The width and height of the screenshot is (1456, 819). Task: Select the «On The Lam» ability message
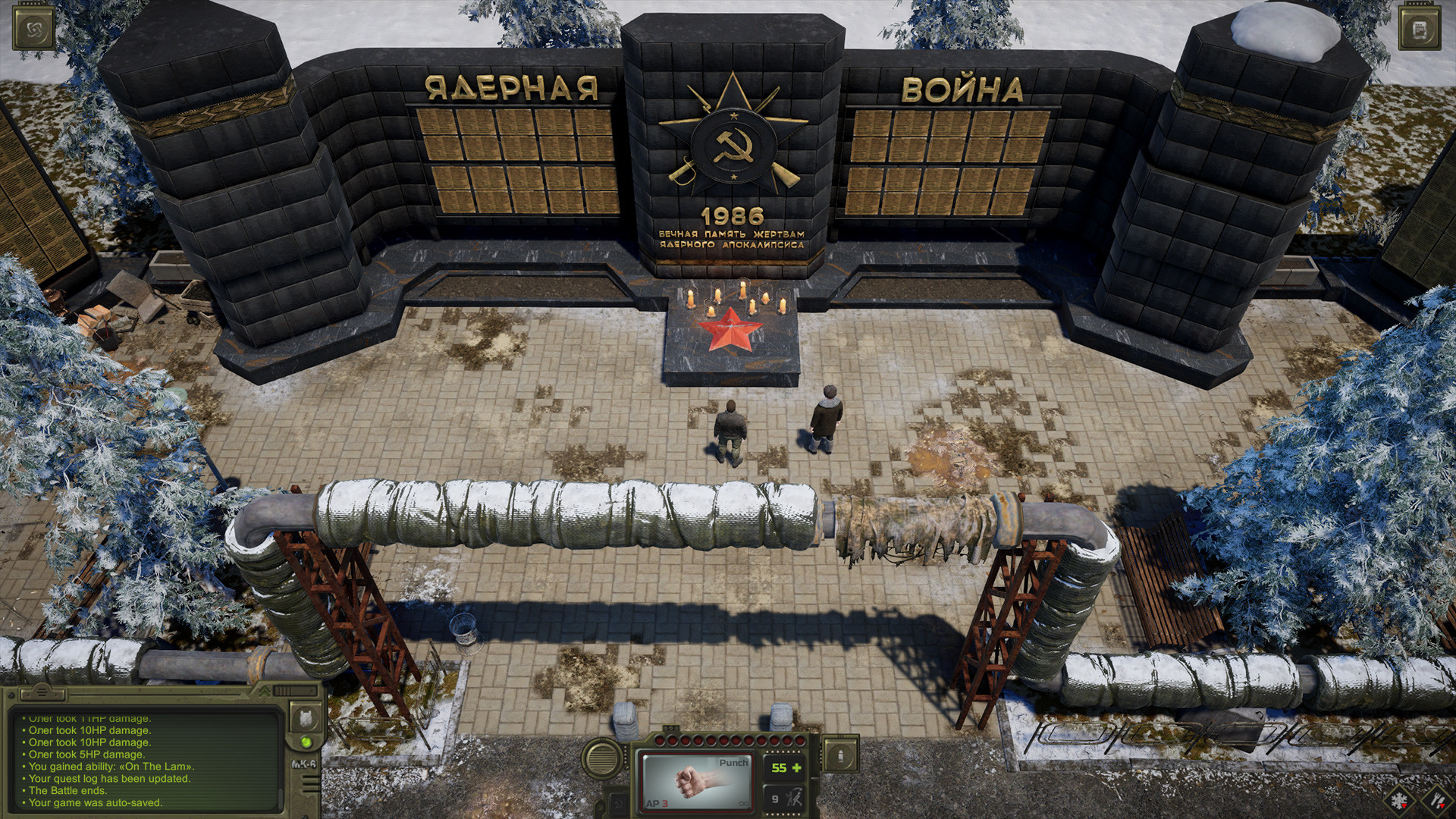(109, 767)
